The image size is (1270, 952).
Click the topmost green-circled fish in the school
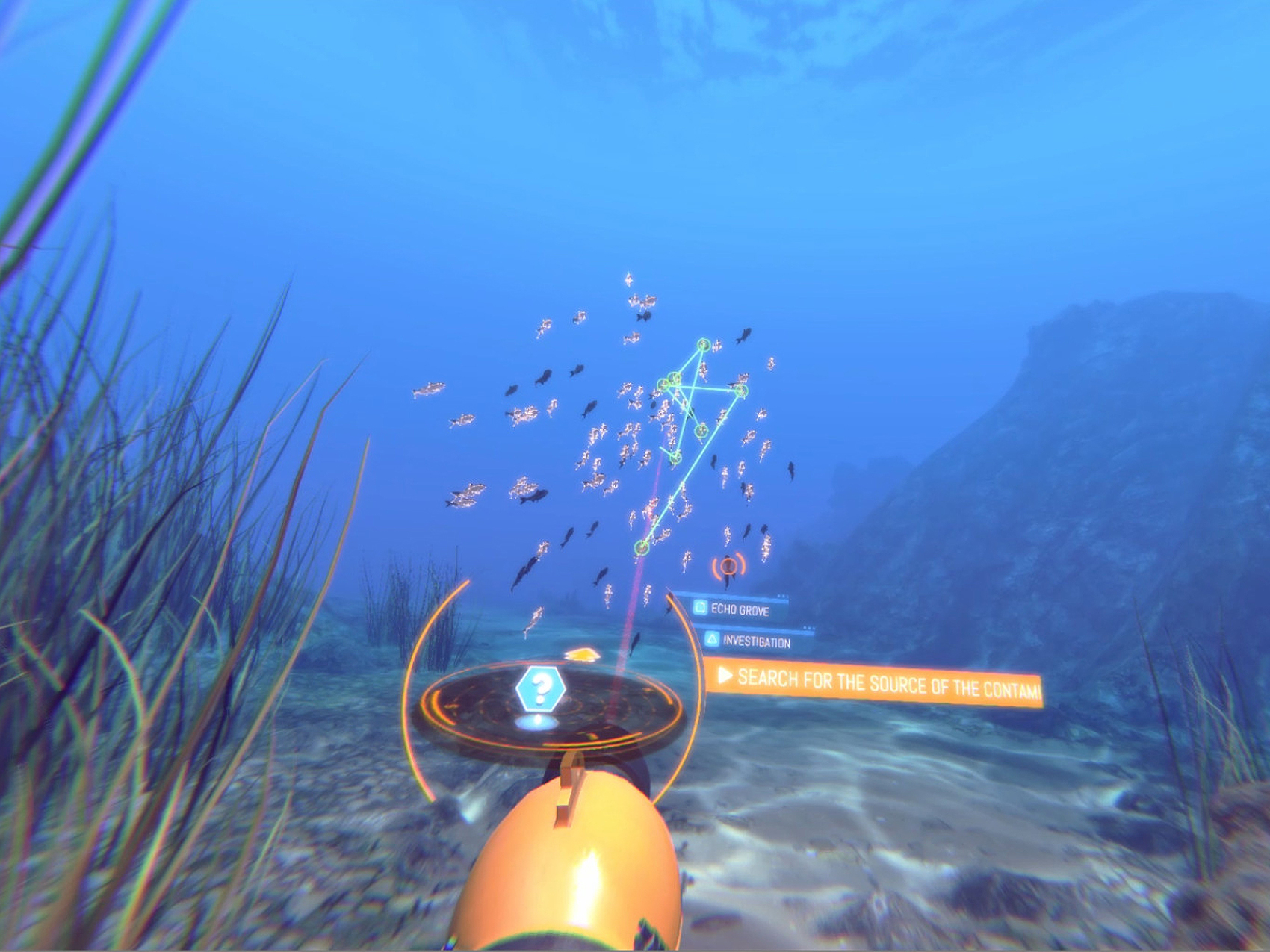click(x=702, y=345)
